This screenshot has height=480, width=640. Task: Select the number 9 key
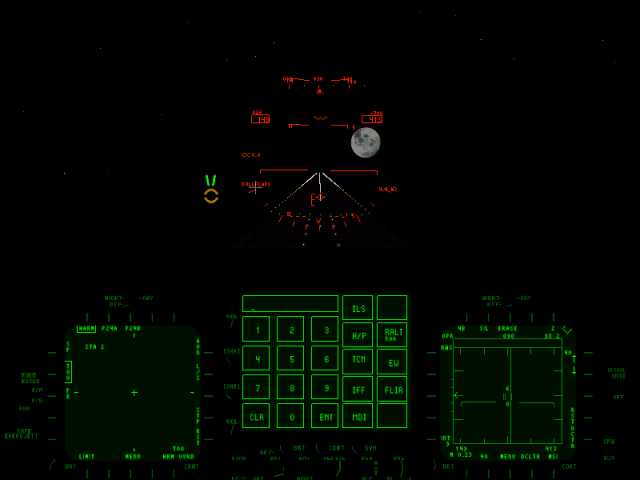[325, 387]
